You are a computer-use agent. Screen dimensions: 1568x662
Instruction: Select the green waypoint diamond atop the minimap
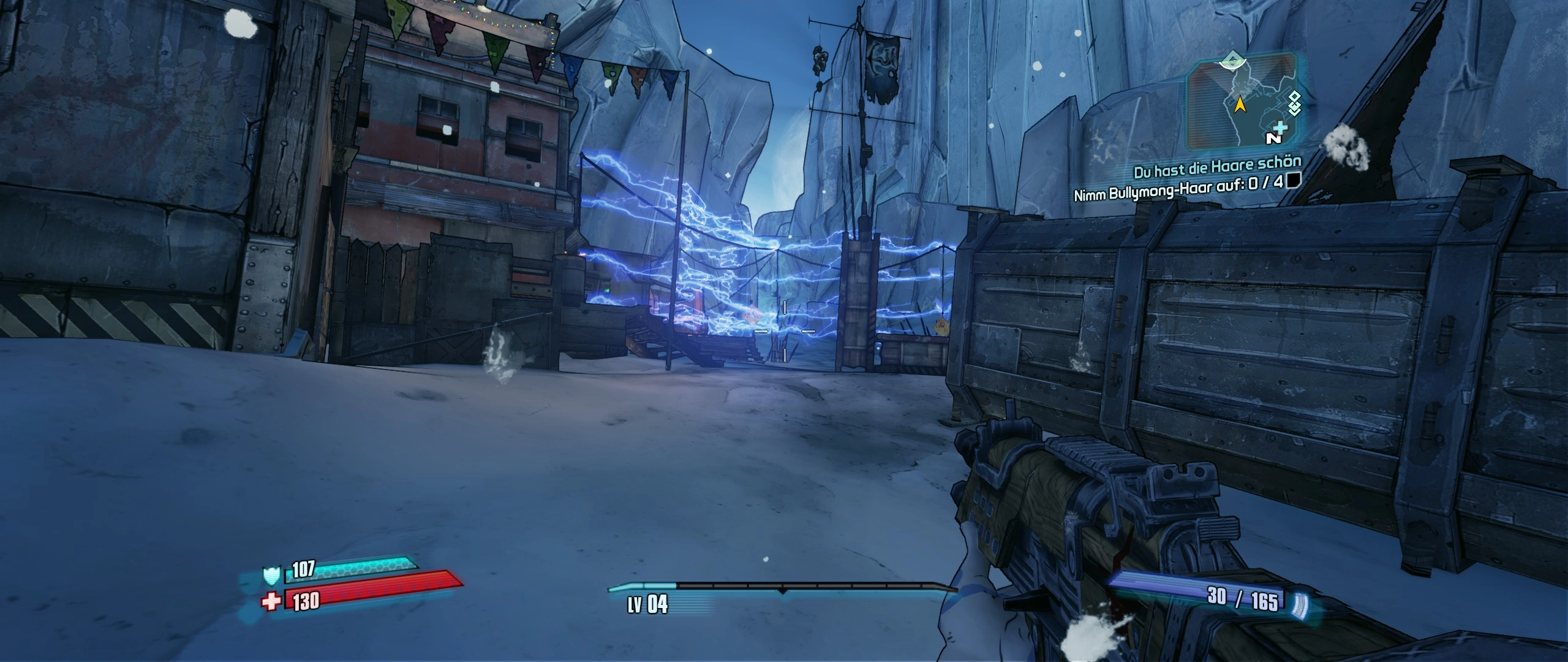[x=1230, y=60]
